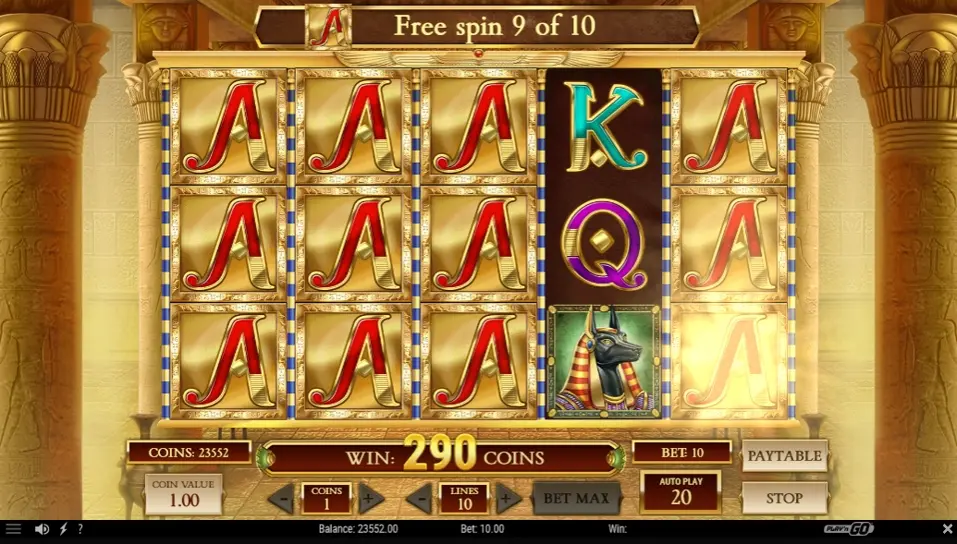Viewport: 957px width, 544px height.
Task: Click the Coin Value button
Action: [x=183, y=494]
